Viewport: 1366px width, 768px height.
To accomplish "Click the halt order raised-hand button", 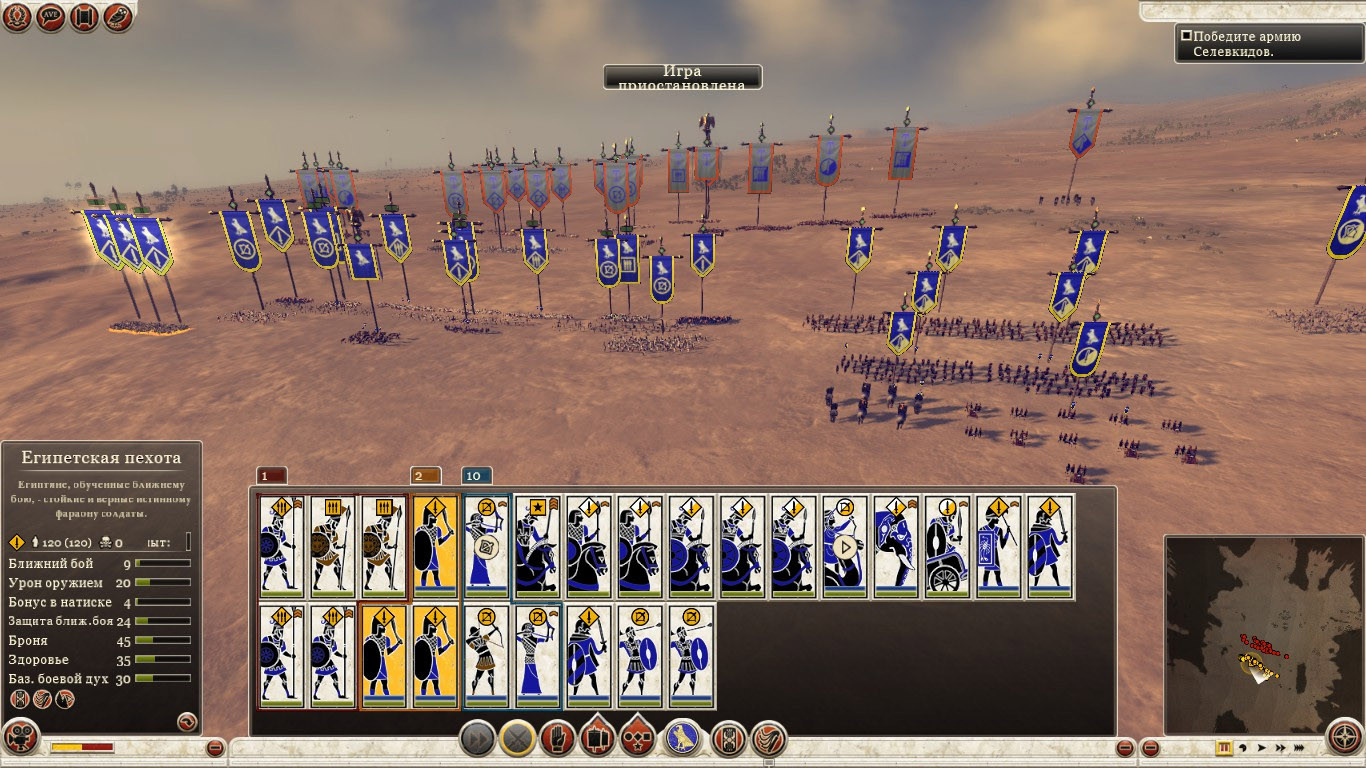I will point(558,740).
